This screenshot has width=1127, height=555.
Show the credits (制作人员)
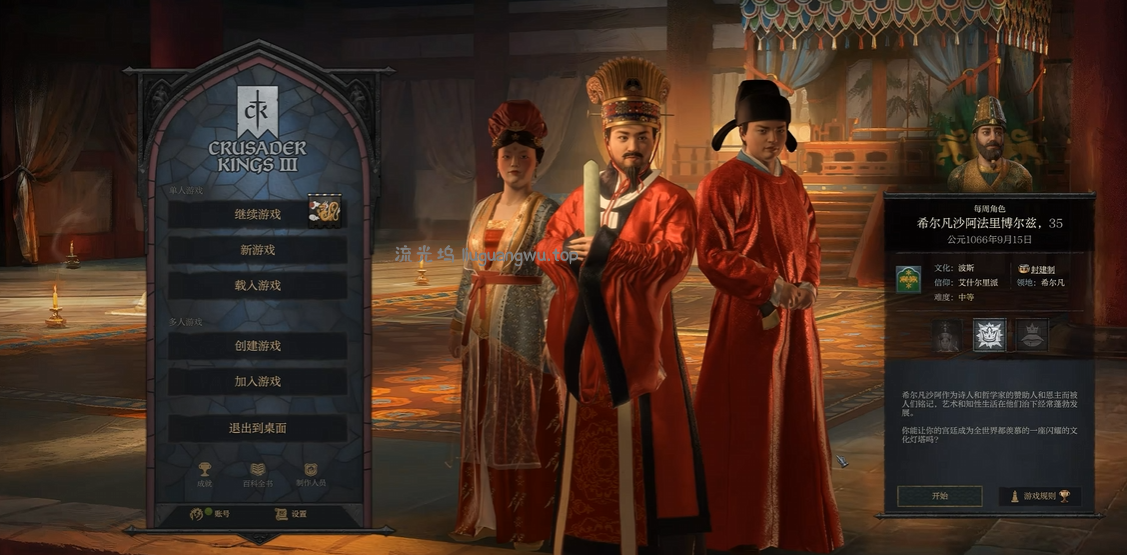pos(311,471)
